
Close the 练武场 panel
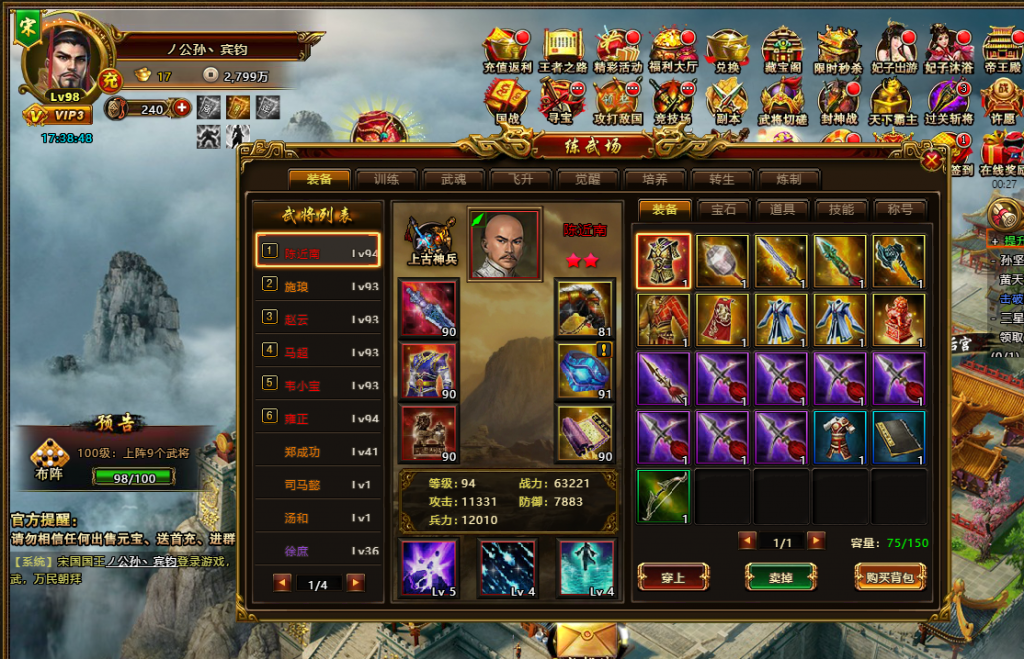[x=932, y=160]
